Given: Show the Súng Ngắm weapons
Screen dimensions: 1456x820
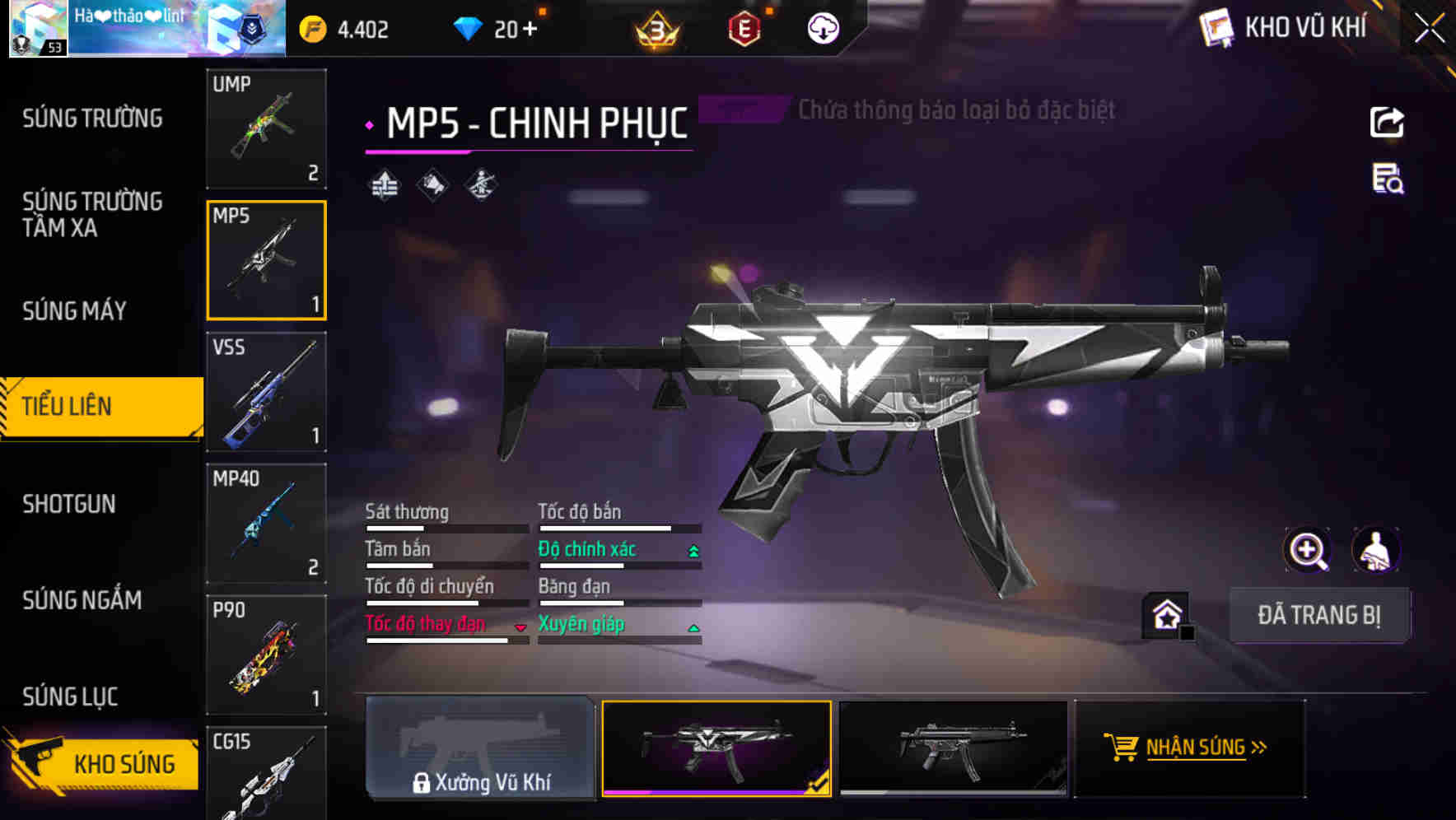Looking at the screenshot, I should pyautogui.click(x=82, y=600).
